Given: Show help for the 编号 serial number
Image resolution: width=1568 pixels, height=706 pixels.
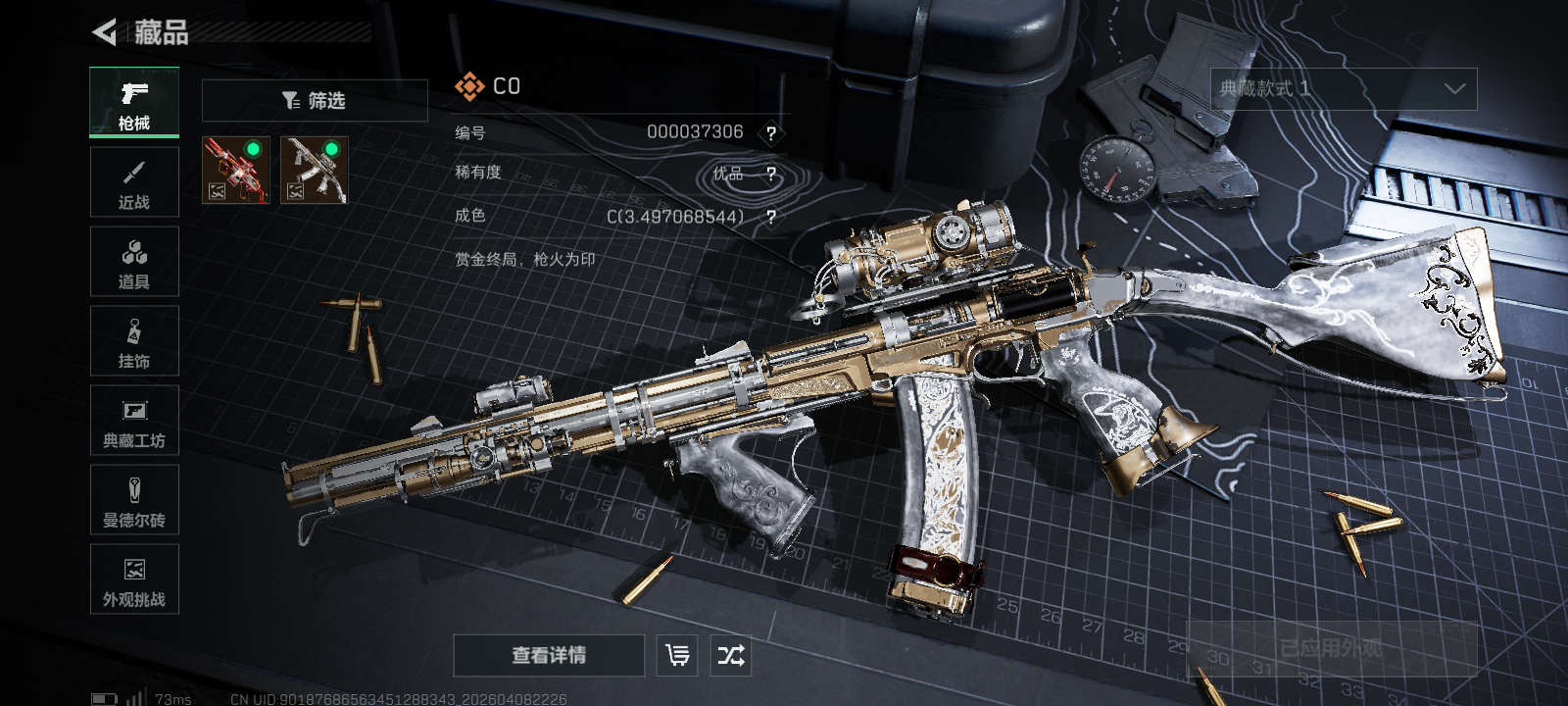Looking at the screenshot, I should 771,133.
